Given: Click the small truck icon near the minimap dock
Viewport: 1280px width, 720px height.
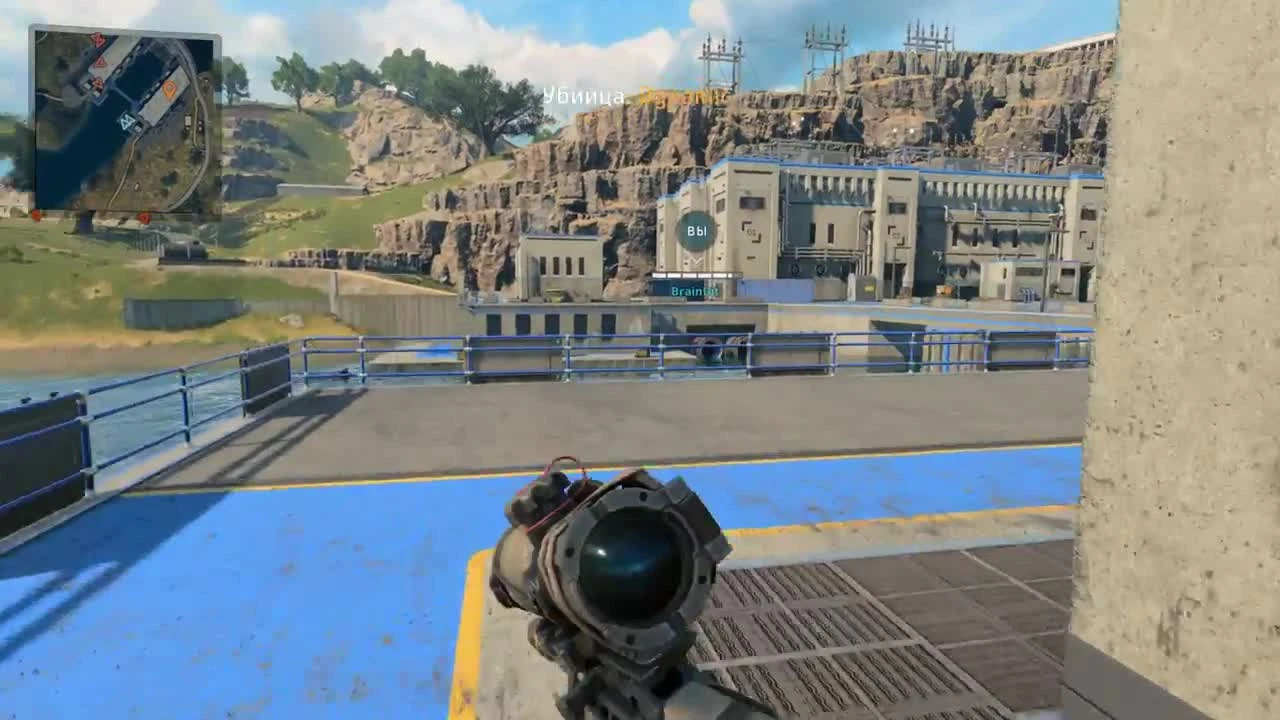Looking at the screenshot, I should pos(189,120).
